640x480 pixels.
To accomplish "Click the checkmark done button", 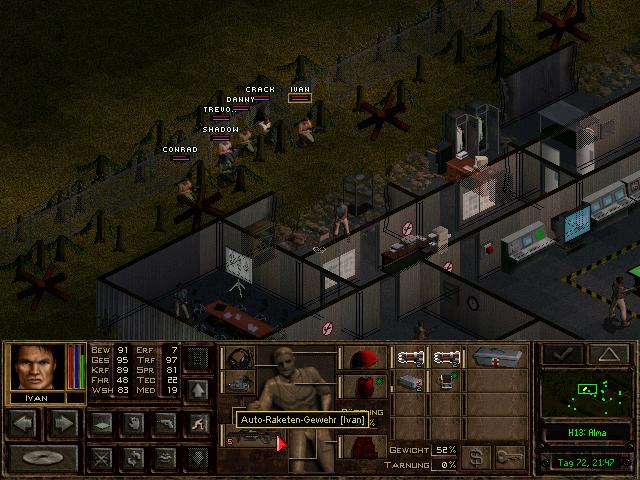I will click(x=562, y=354).
